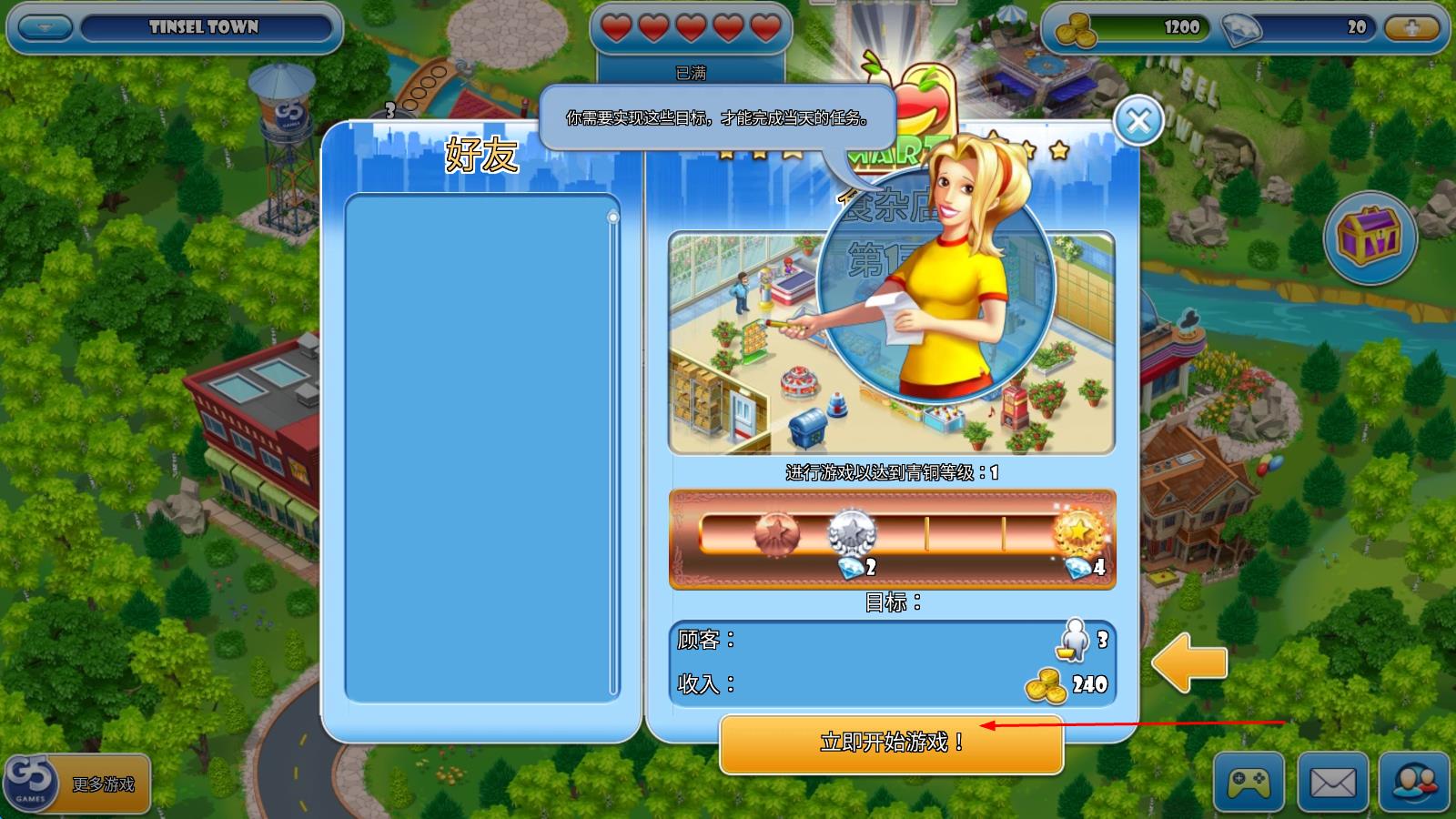Add more diamonds with the plus button
1456x819 pixels.
[1411, 27]
